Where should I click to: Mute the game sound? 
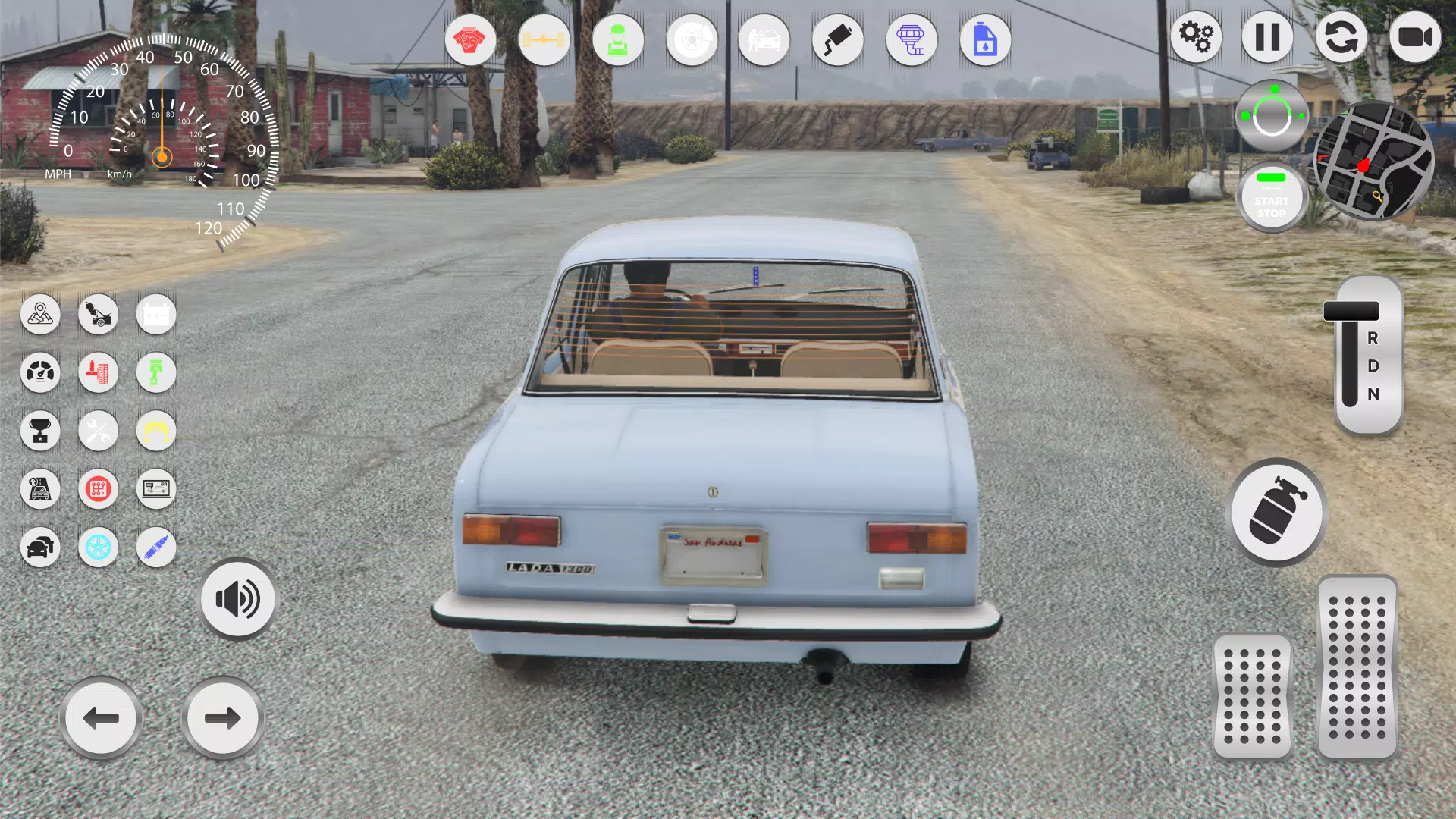pyautogui.click(x=237, y=598)
